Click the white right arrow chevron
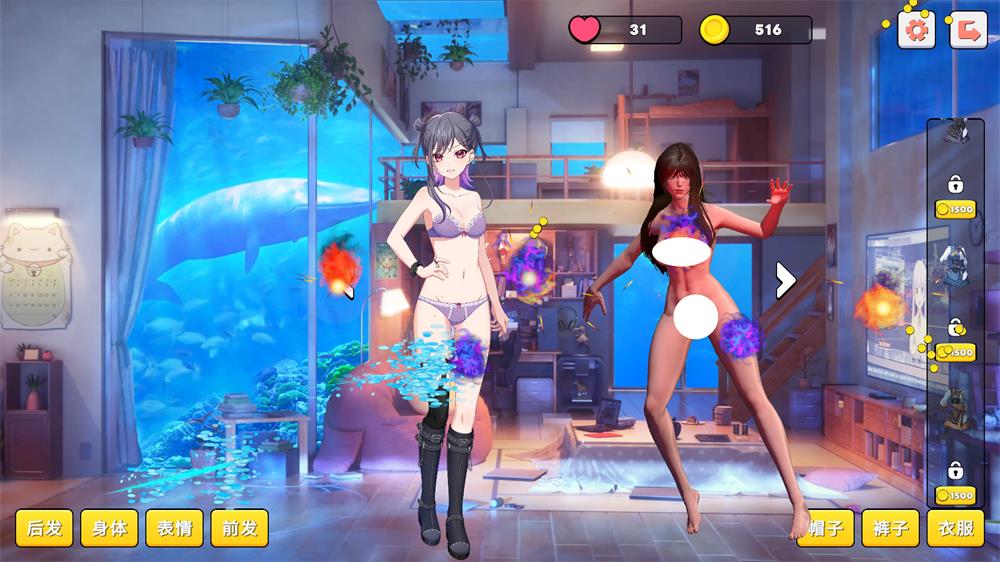Viewport: 1000px width, 562px height. 786,281
